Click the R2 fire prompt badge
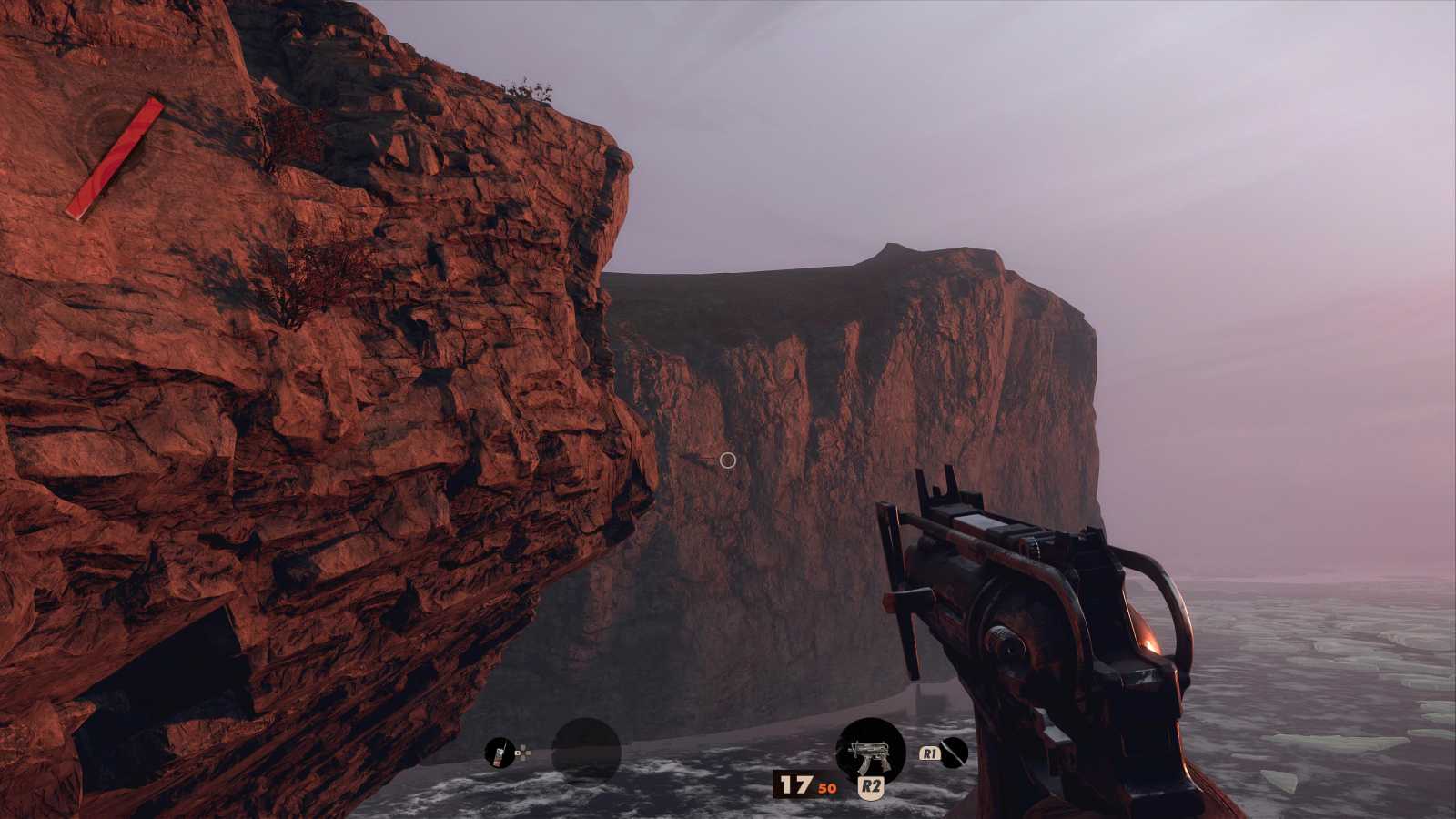 [870, 786]
